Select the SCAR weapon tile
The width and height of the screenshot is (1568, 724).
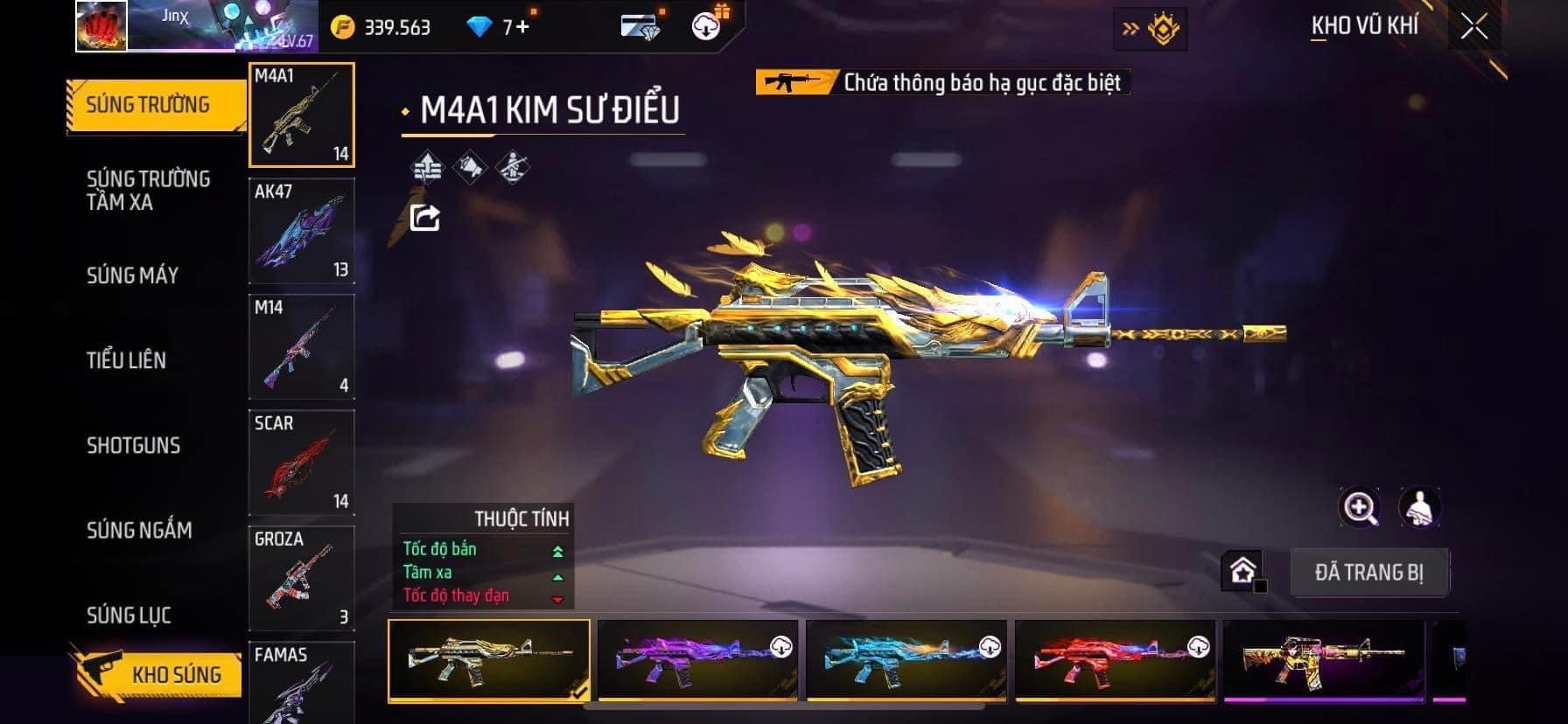point(302,463)
